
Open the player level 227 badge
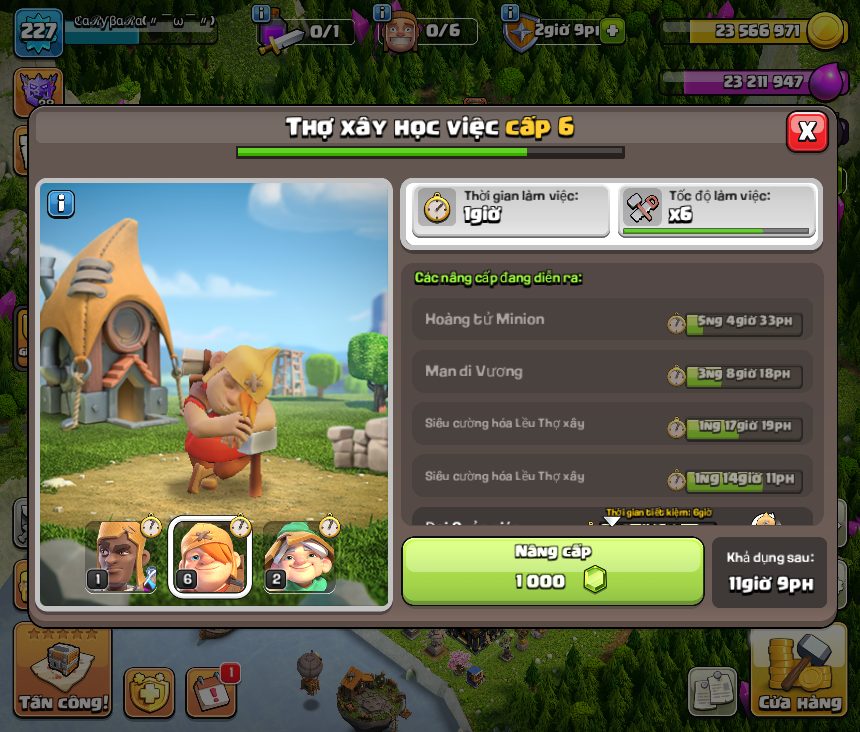[38, 30]
